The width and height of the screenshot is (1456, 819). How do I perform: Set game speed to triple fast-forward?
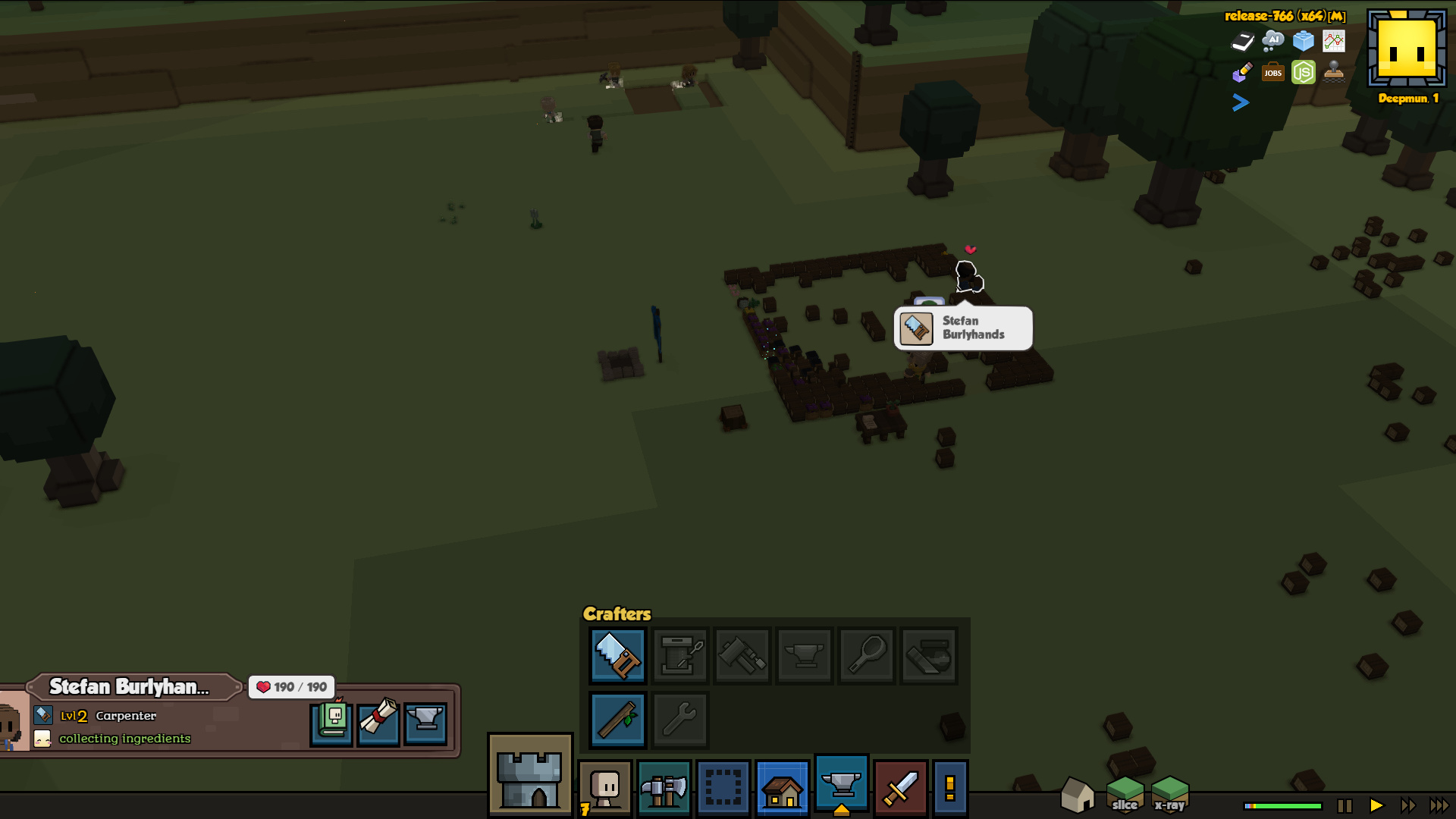[x=1439, y=805]
